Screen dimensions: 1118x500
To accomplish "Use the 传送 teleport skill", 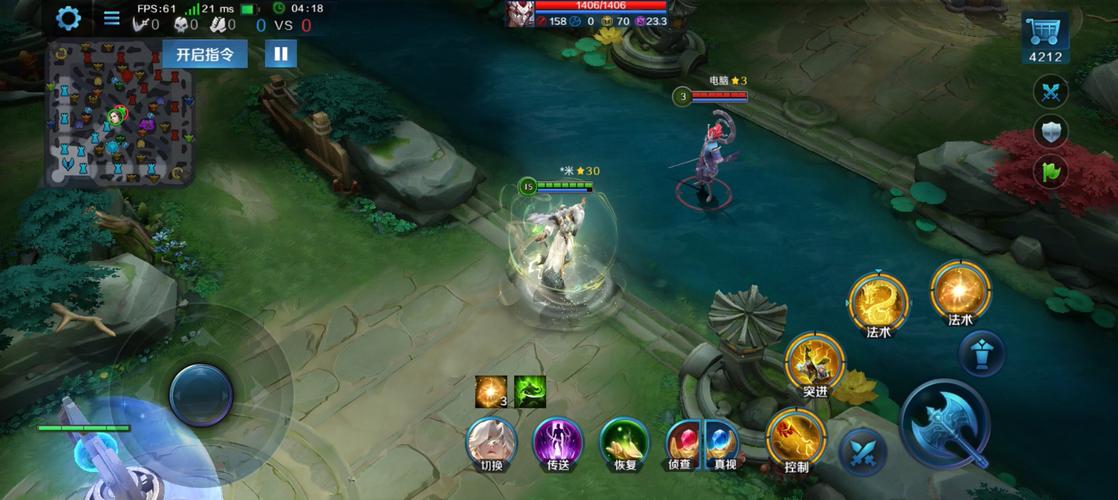I will pyautogui.click(x=558, y=442).
